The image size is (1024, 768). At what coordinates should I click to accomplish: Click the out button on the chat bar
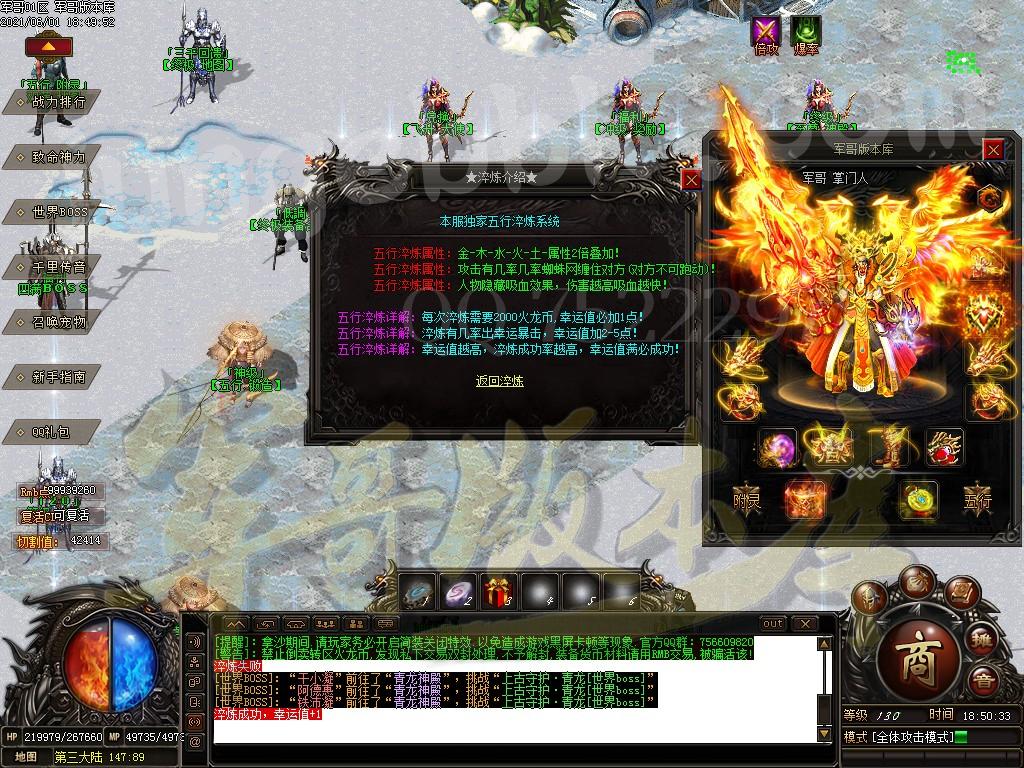[773, 624]
